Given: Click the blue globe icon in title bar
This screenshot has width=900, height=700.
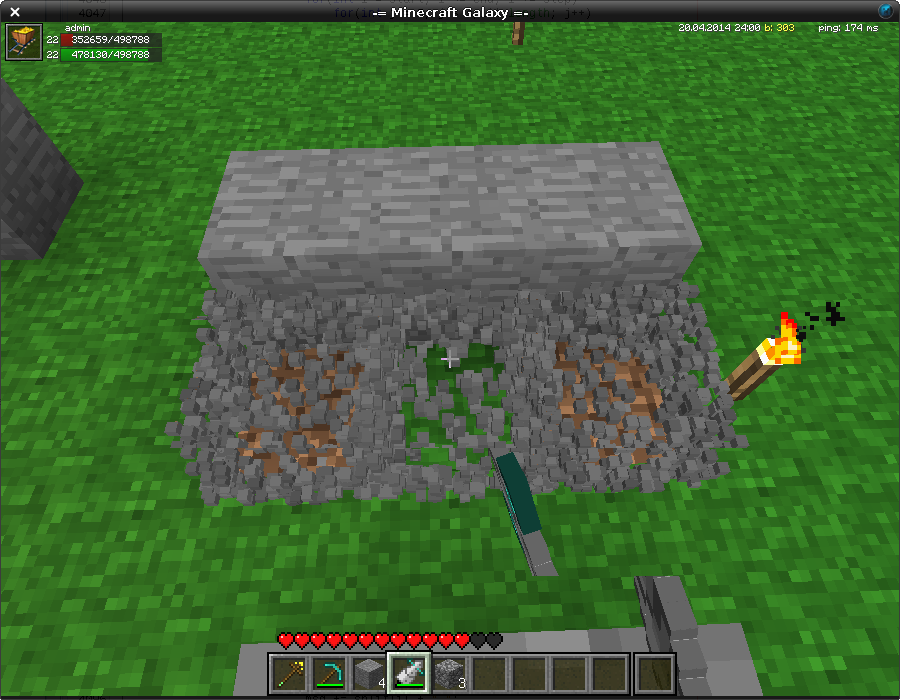Looking at the screenshot, I should coord(886,10).
